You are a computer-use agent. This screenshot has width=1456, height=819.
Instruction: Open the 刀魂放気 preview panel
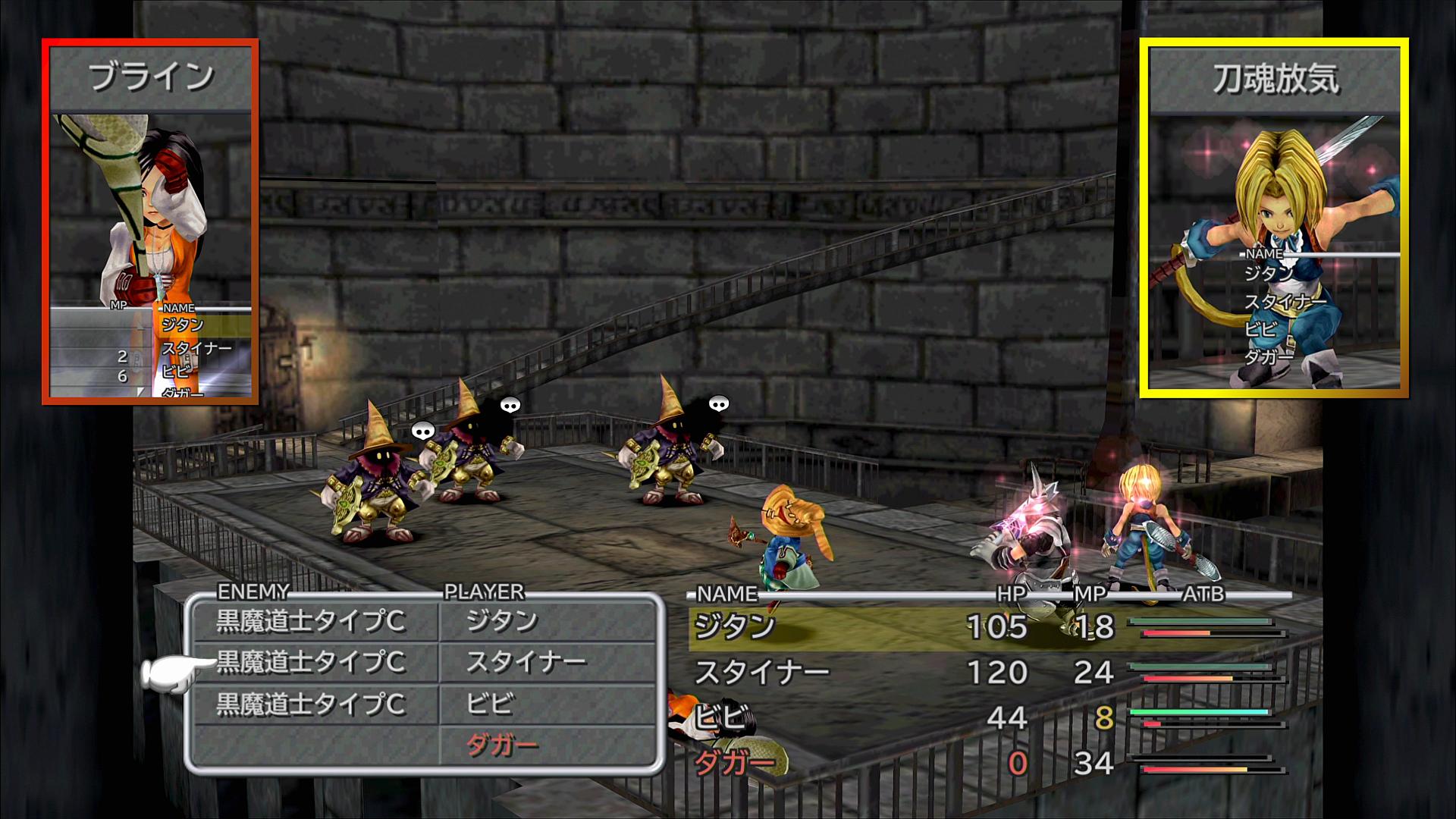coord(1274,218)
